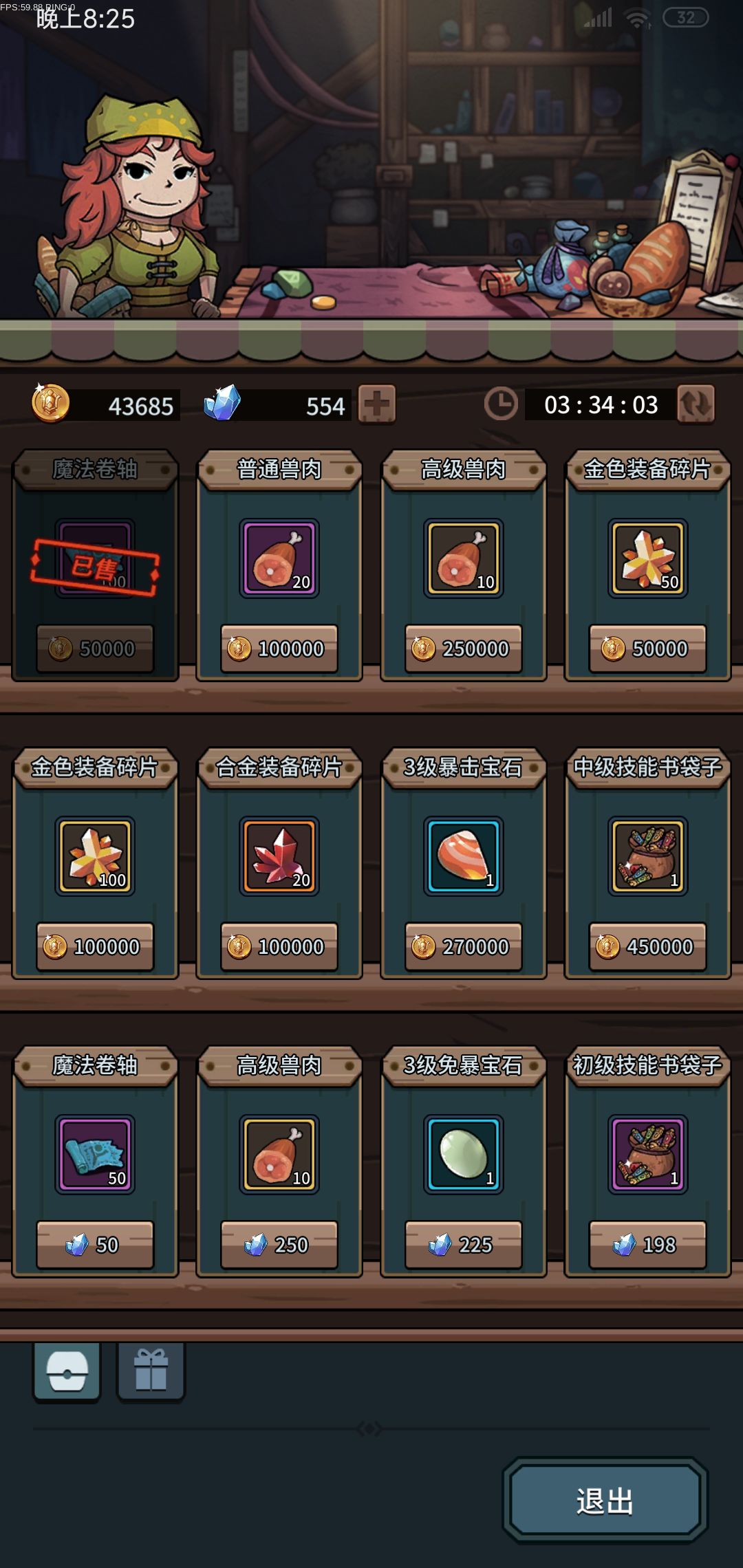Inspect the 3级暴击宝石 gem icon
The image size is (743, 1568).
464,856
